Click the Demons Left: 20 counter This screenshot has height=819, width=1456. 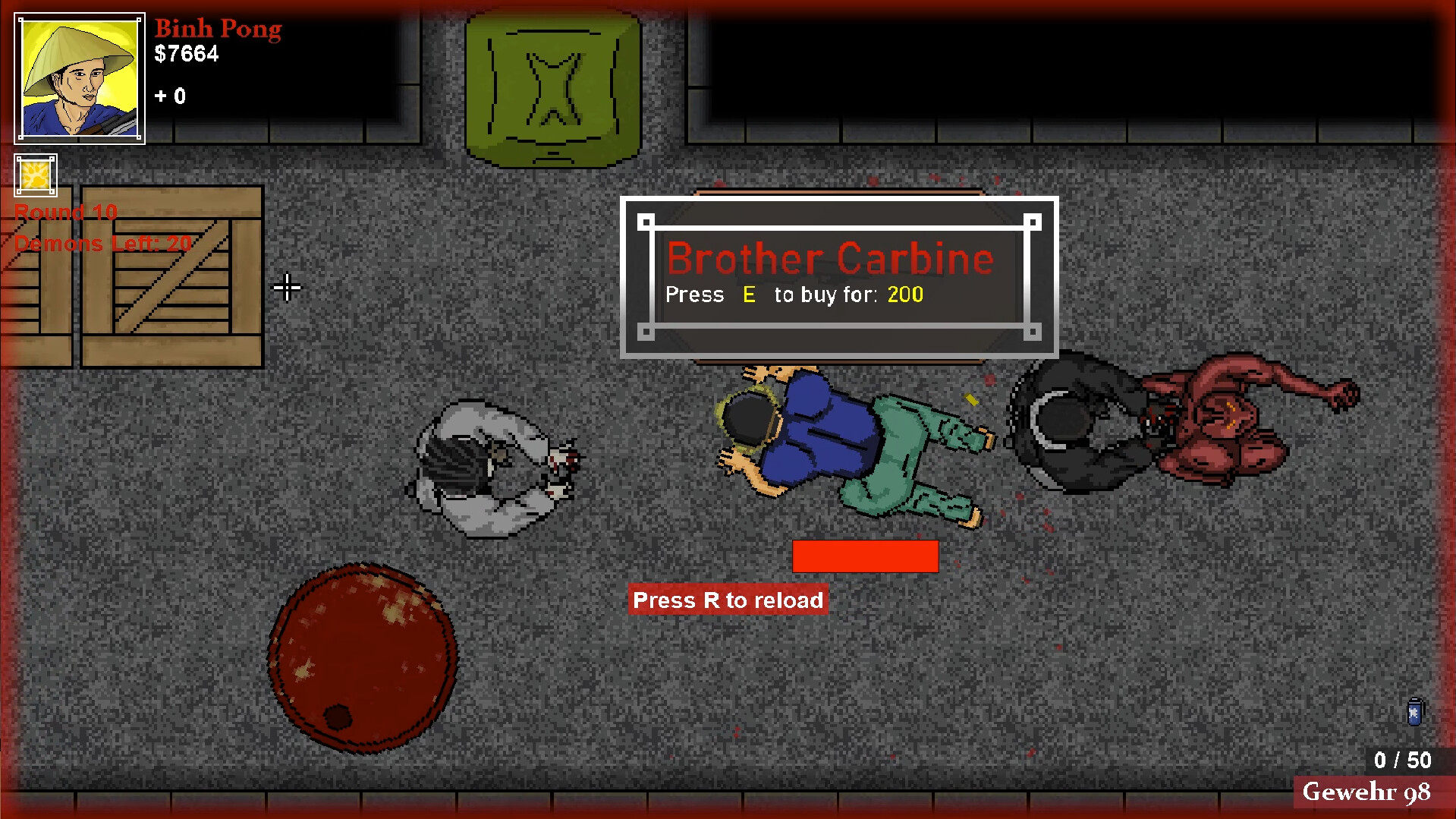[x=102, y=244]
